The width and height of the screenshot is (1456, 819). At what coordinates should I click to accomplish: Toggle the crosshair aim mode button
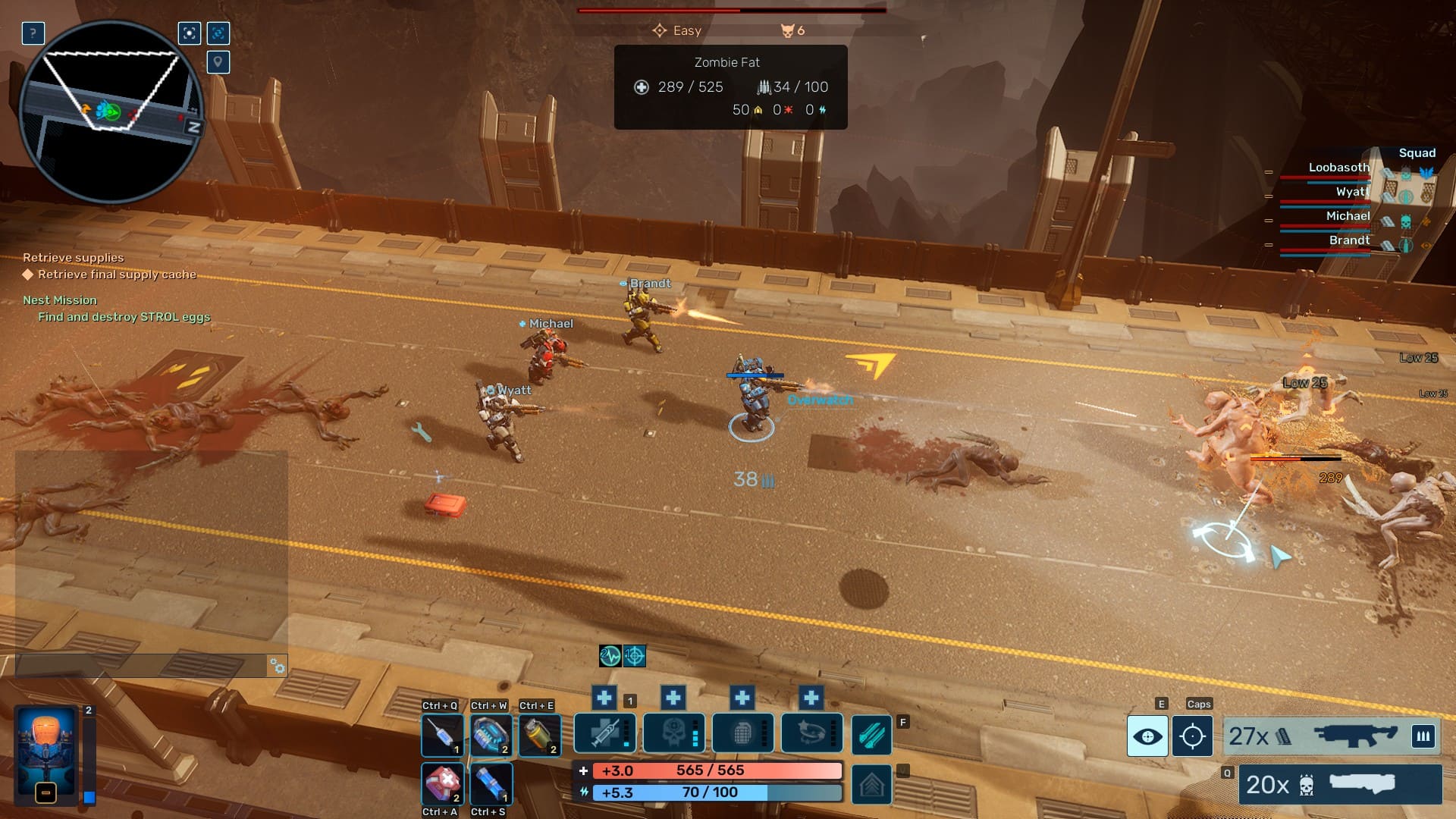click(x=1192, y=736)
